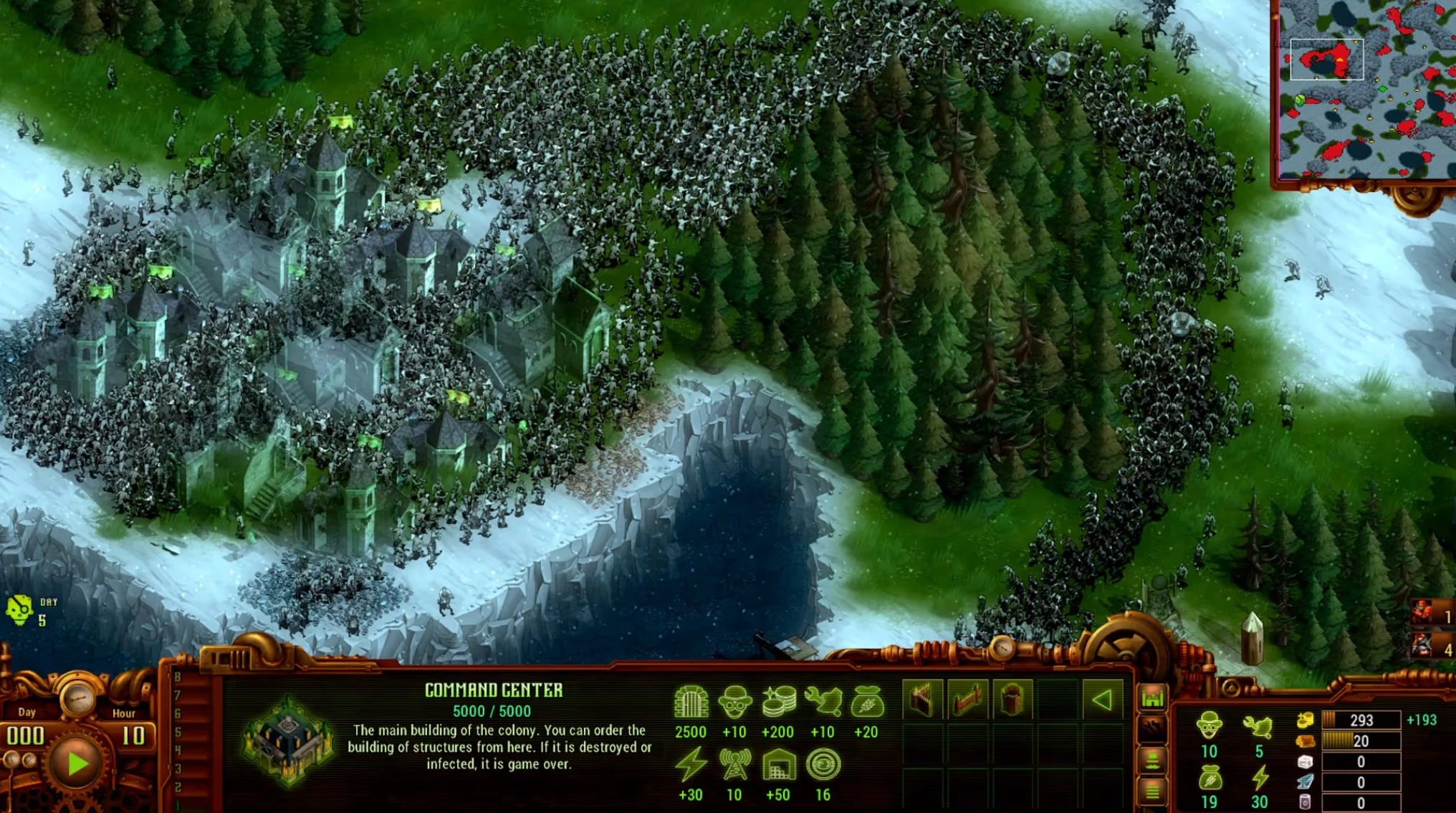Open the colonist management hat-and-mustache panel
This screenshot has width=1456, height=813.
click(1152, 761)
